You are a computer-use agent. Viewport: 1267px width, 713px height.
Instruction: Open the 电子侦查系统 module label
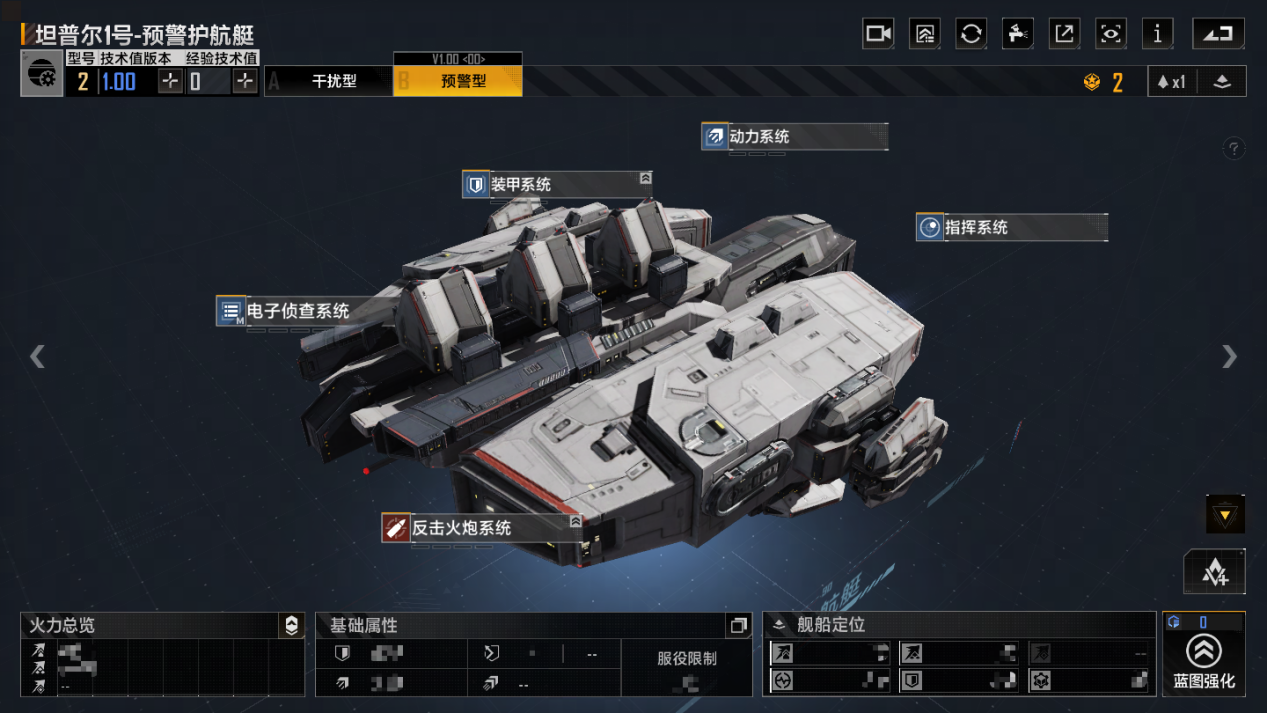(x=298, y=311)
